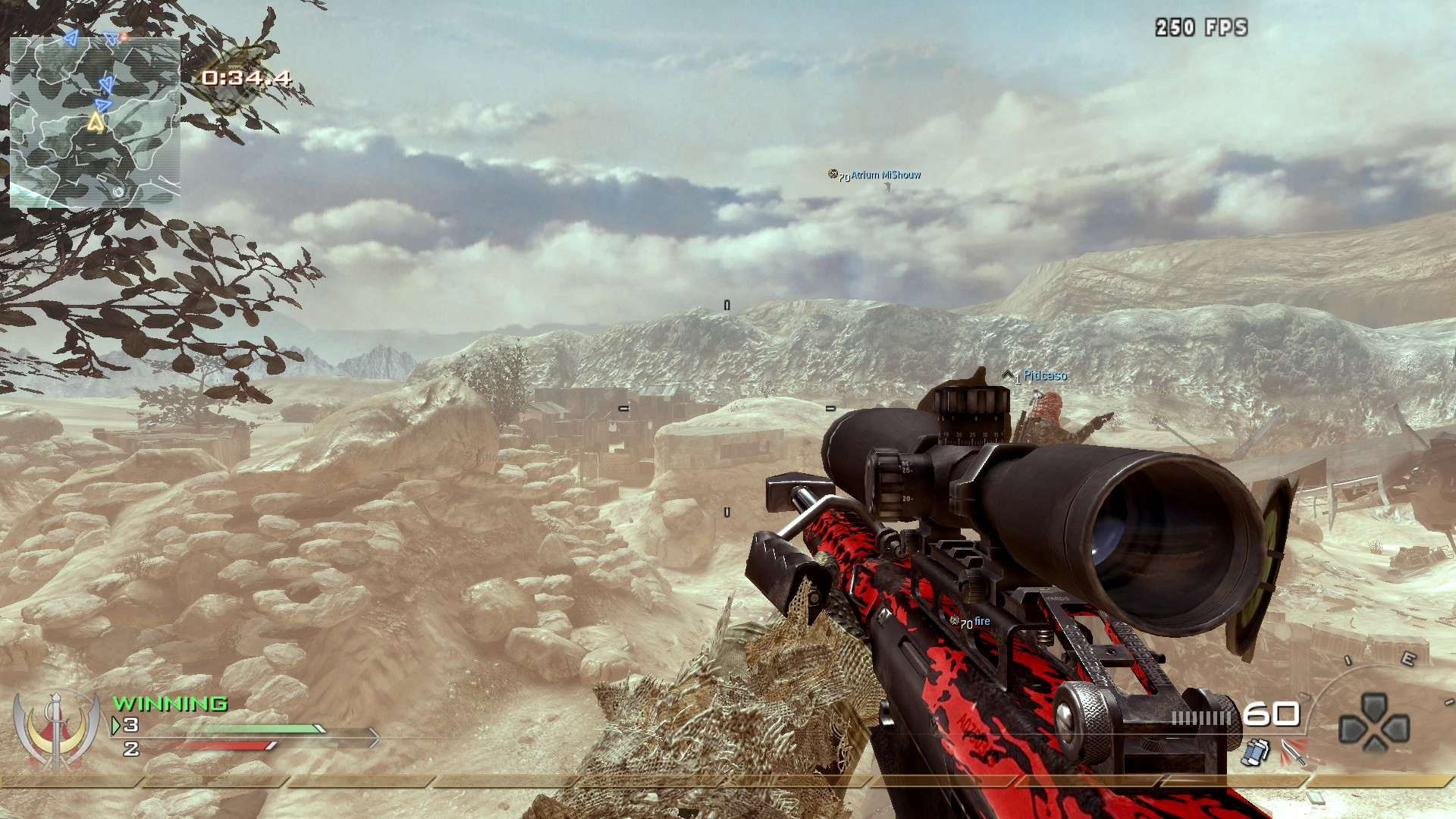This screenshot has height=819, width=1456.
Task: Click teammate nametag Pidcaso
Action: (1044, 375)
